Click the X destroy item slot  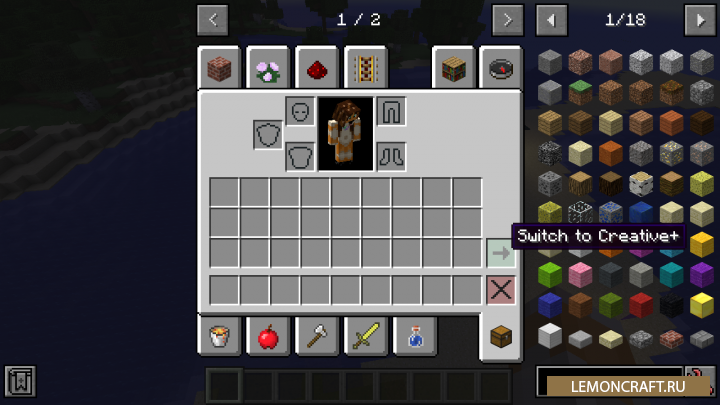(500, 290)
